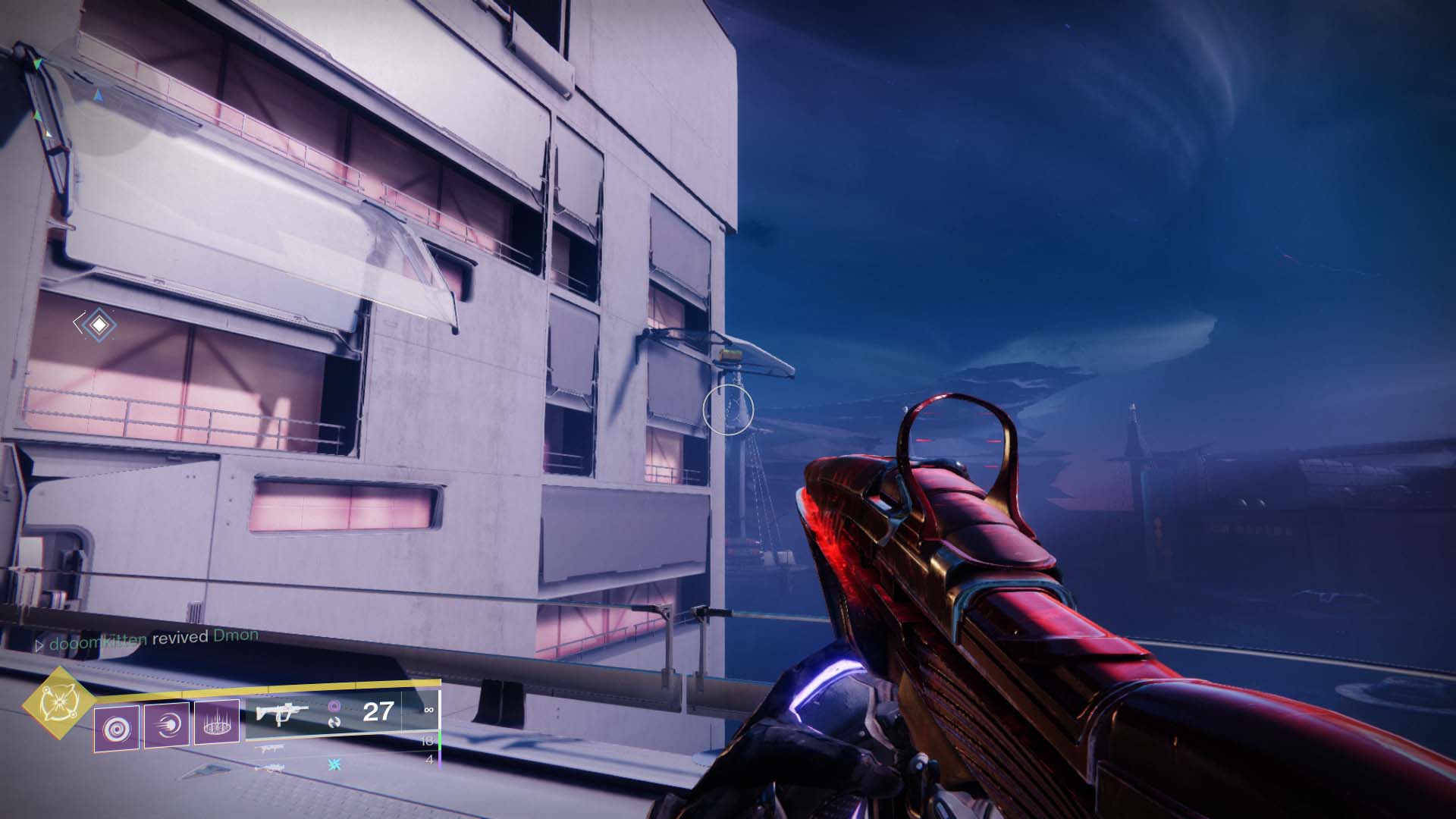Use the vortex grenade ability icon
This screenshot has height=819, width=1456.
point(117,729)
